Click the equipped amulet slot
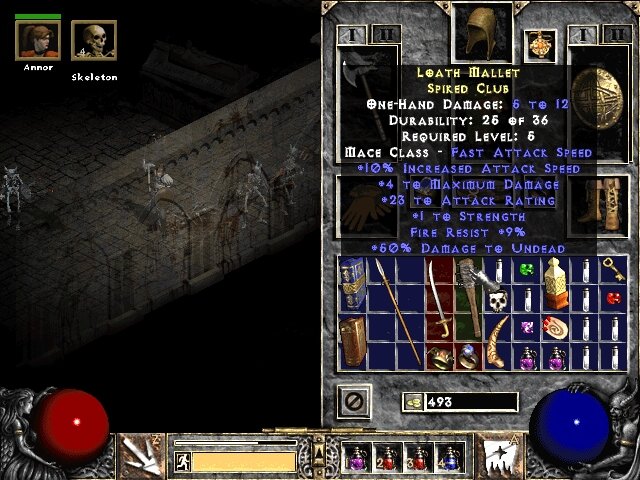The width and height of the screenshot is (640, 480). point(540,44)
